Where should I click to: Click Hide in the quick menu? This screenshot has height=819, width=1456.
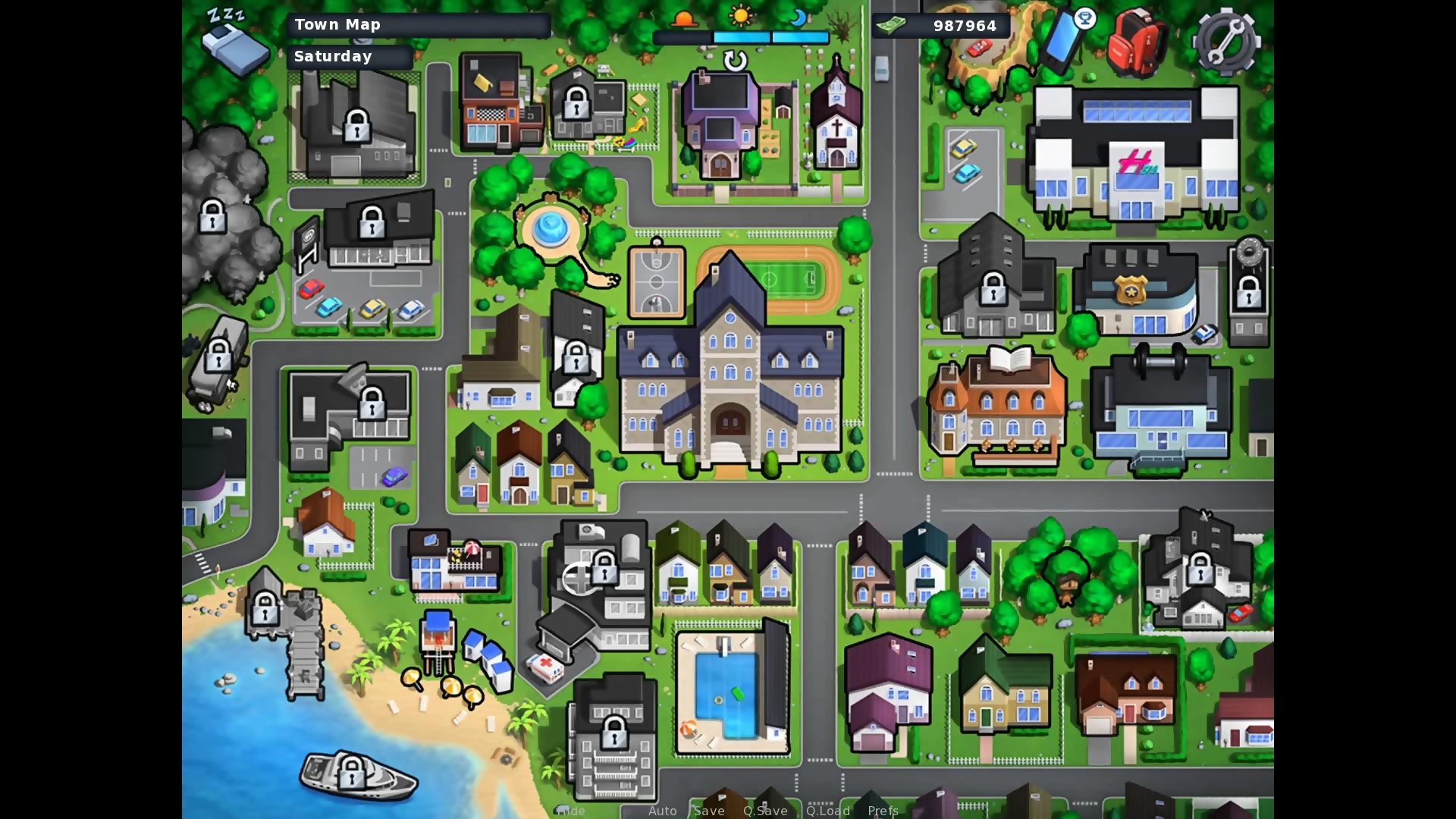(571, 811)
